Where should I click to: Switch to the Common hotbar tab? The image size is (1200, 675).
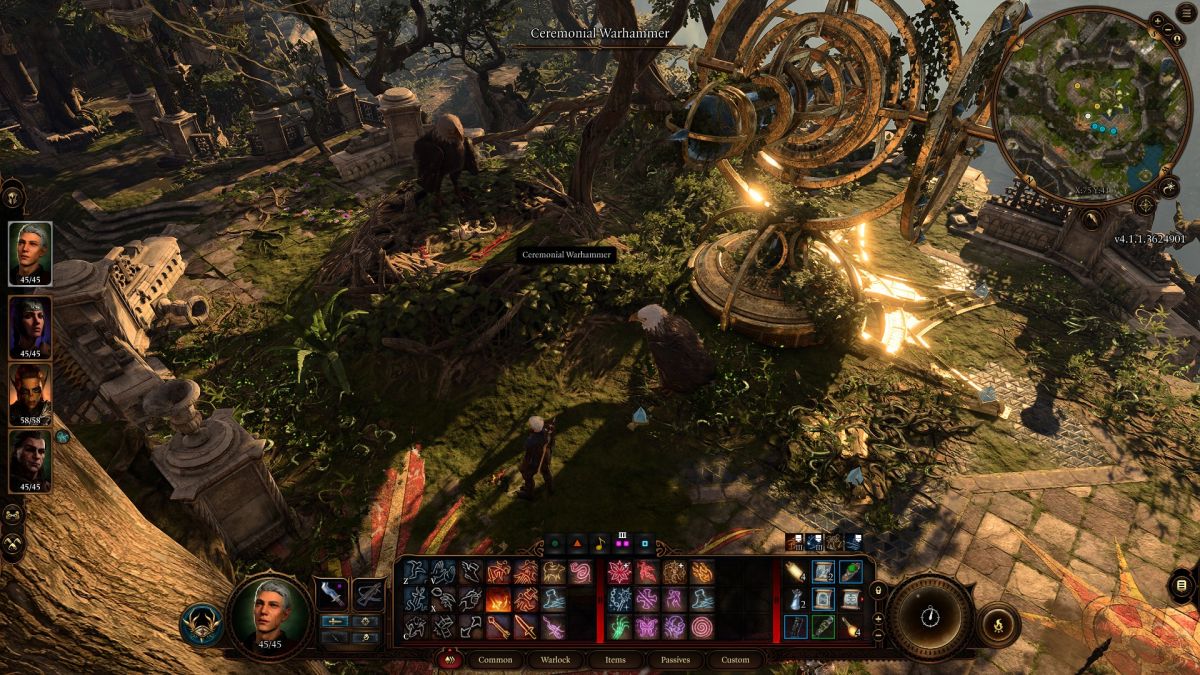coord(496,660)
